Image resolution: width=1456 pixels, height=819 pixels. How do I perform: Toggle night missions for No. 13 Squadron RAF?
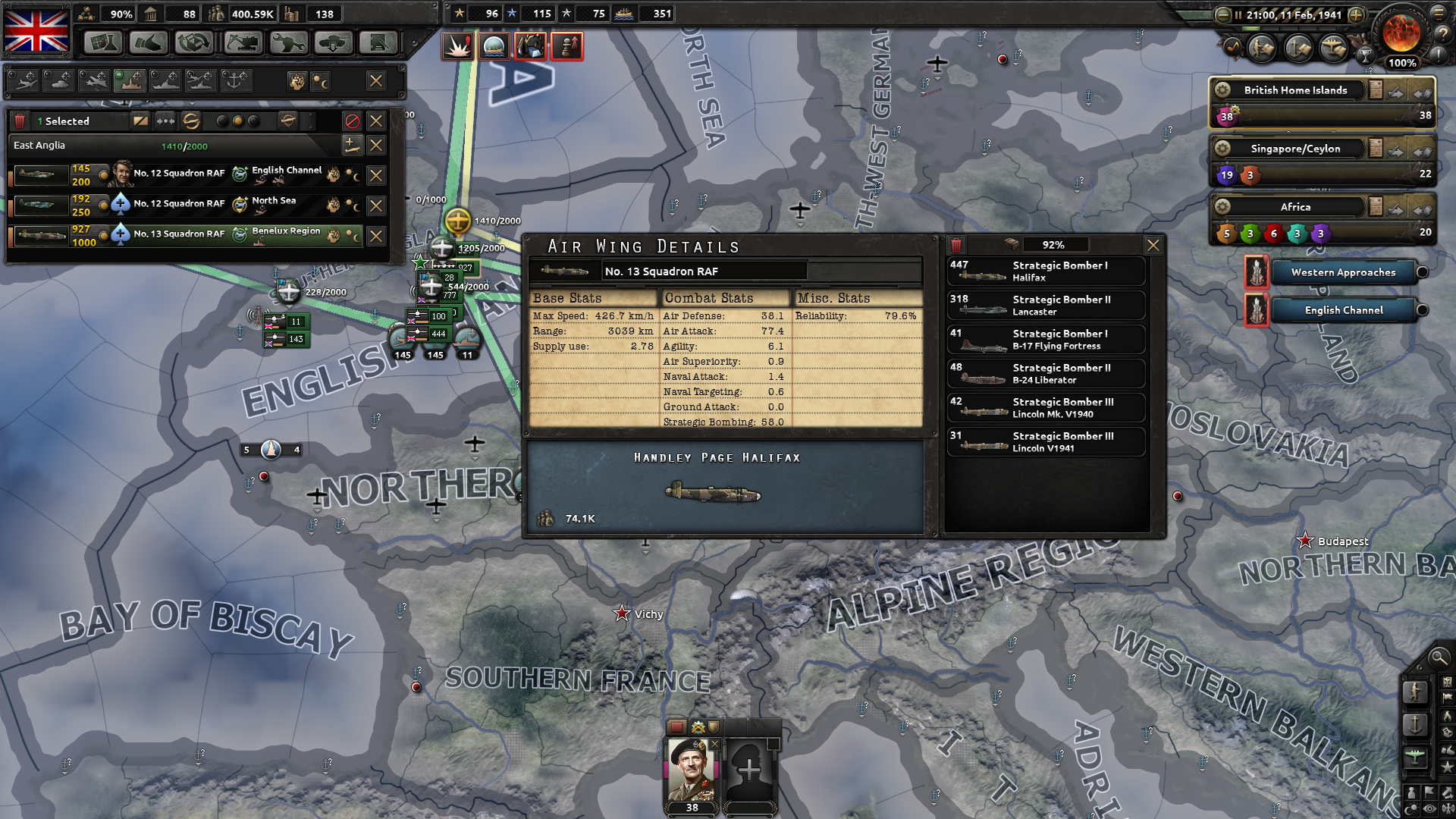tap(351, 237)
